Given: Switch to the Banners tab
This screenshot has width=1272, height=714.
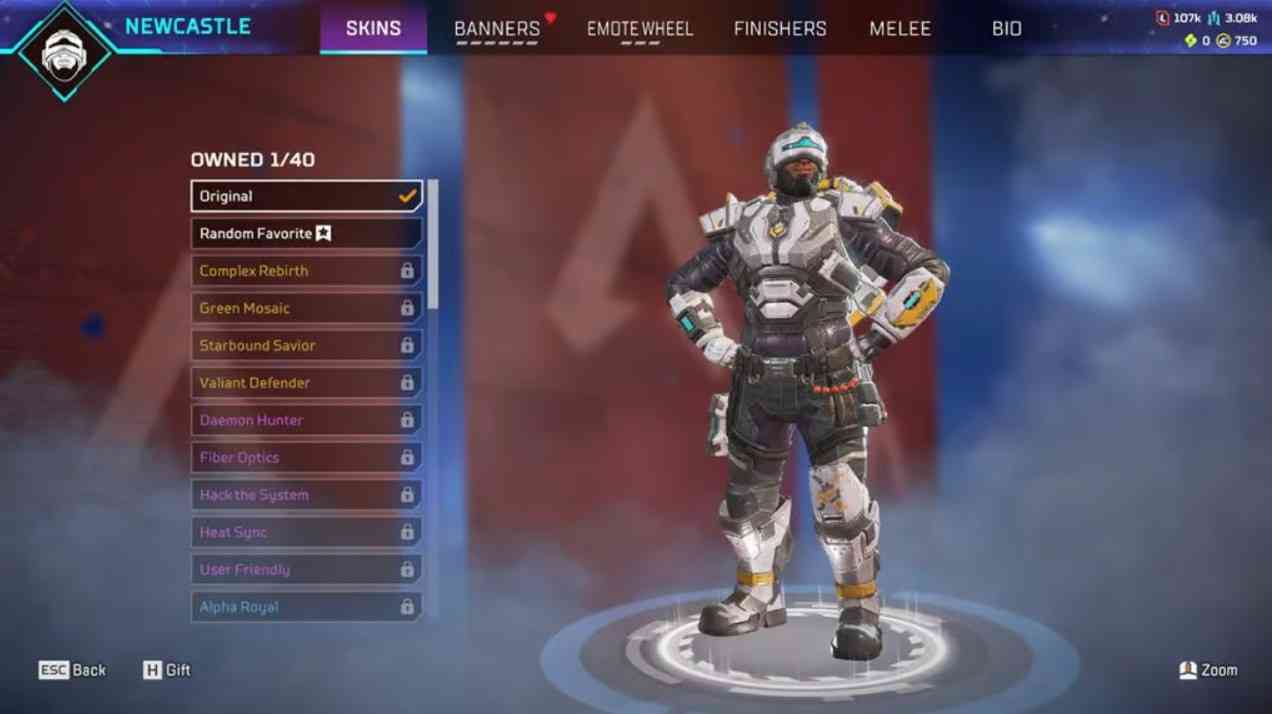Looking at the screenshot, I should tap(497, 29).
